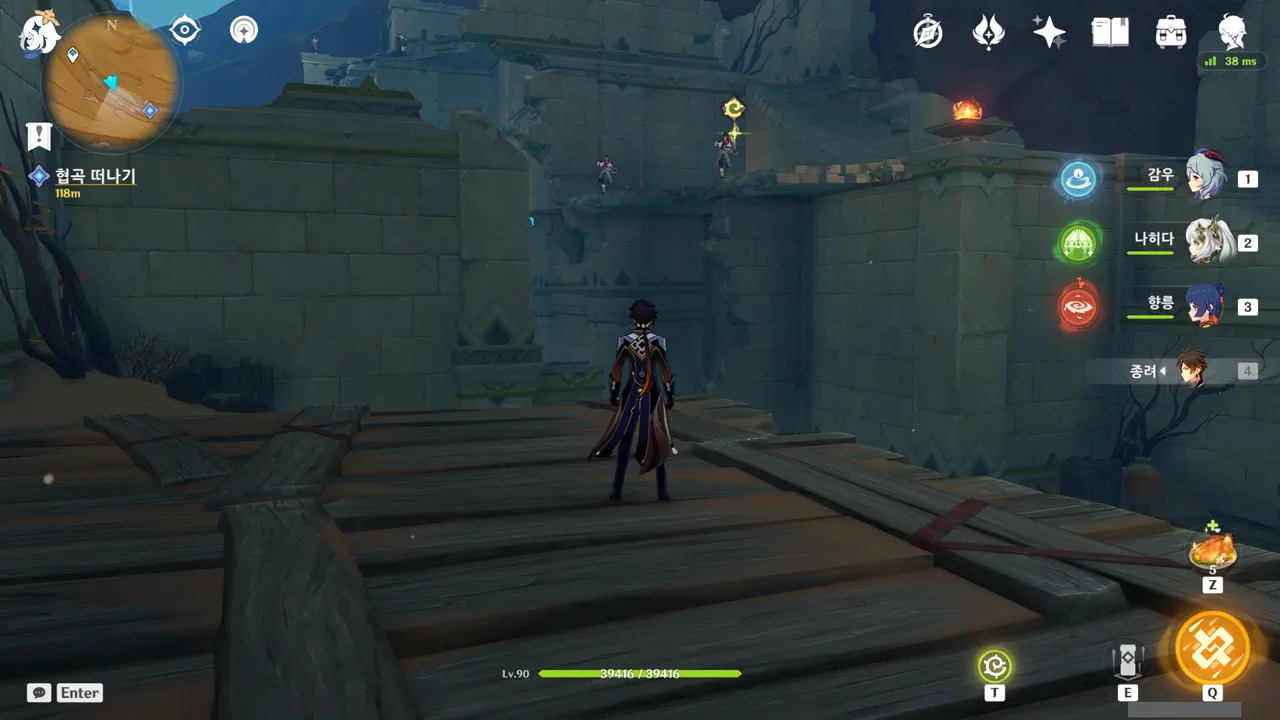
Task: Activate the orange Elemental Burst
Action: click(x=1212, y=647)
